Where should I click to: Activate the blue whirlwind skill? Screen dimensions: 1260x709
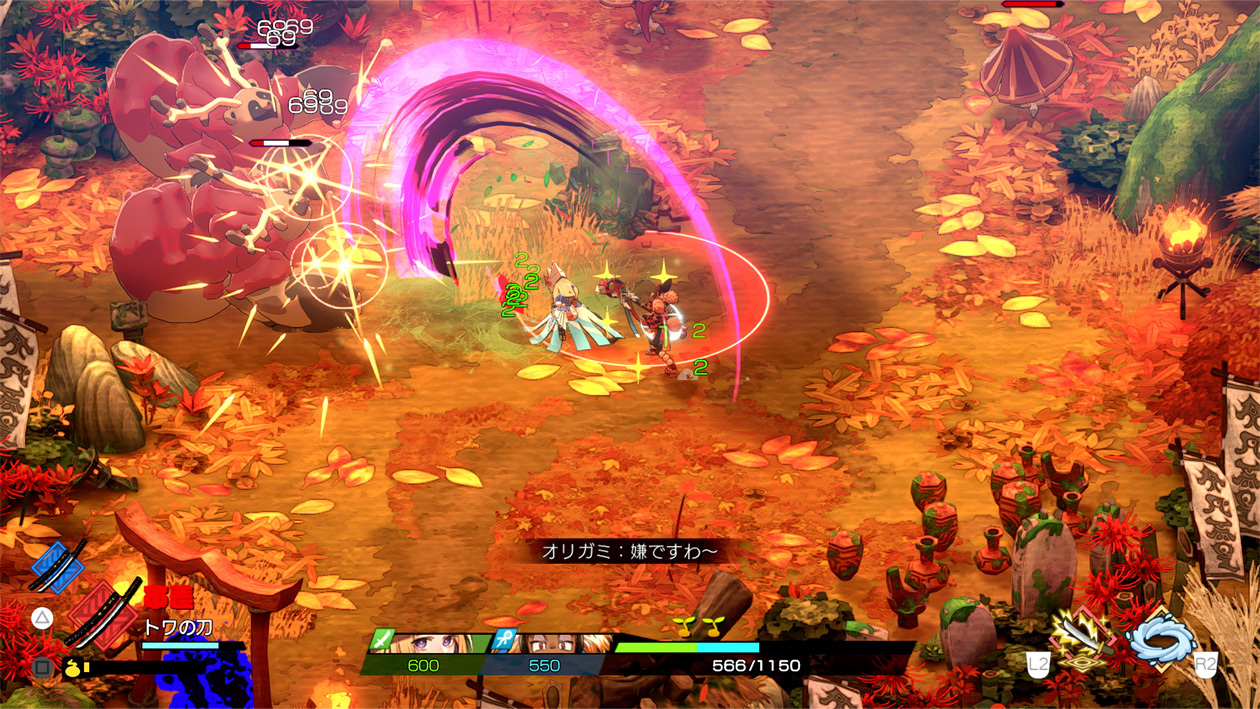click(x=1160, y=638)
